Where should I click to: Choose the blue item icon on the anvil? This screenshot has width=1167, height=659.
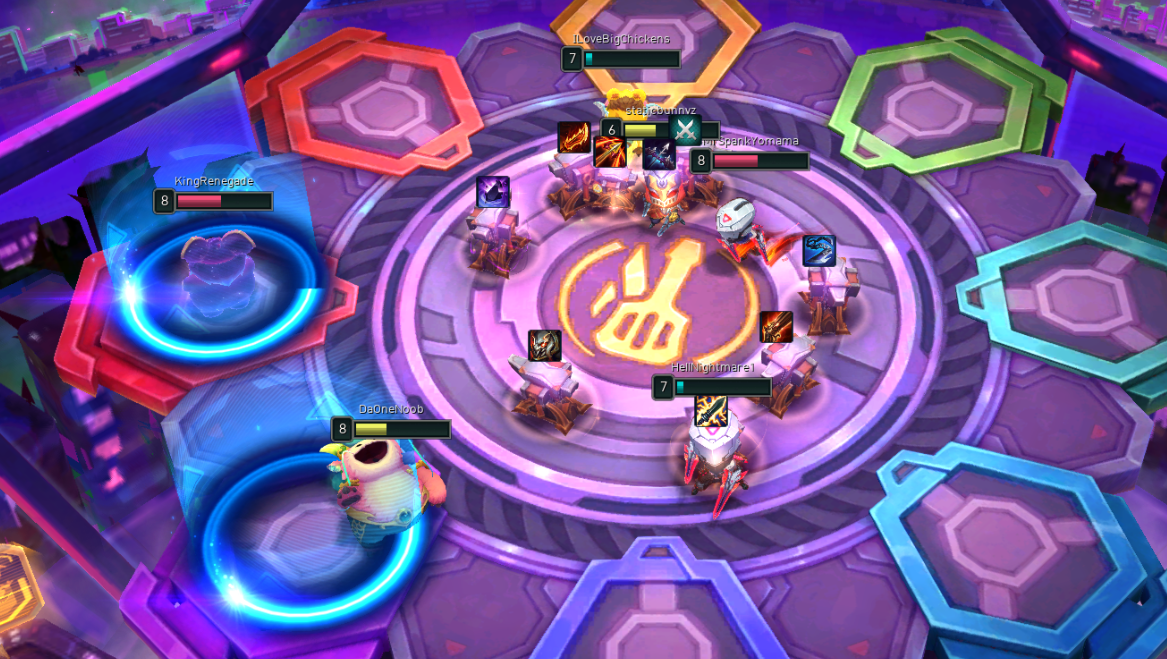click(x=819, y=251)
